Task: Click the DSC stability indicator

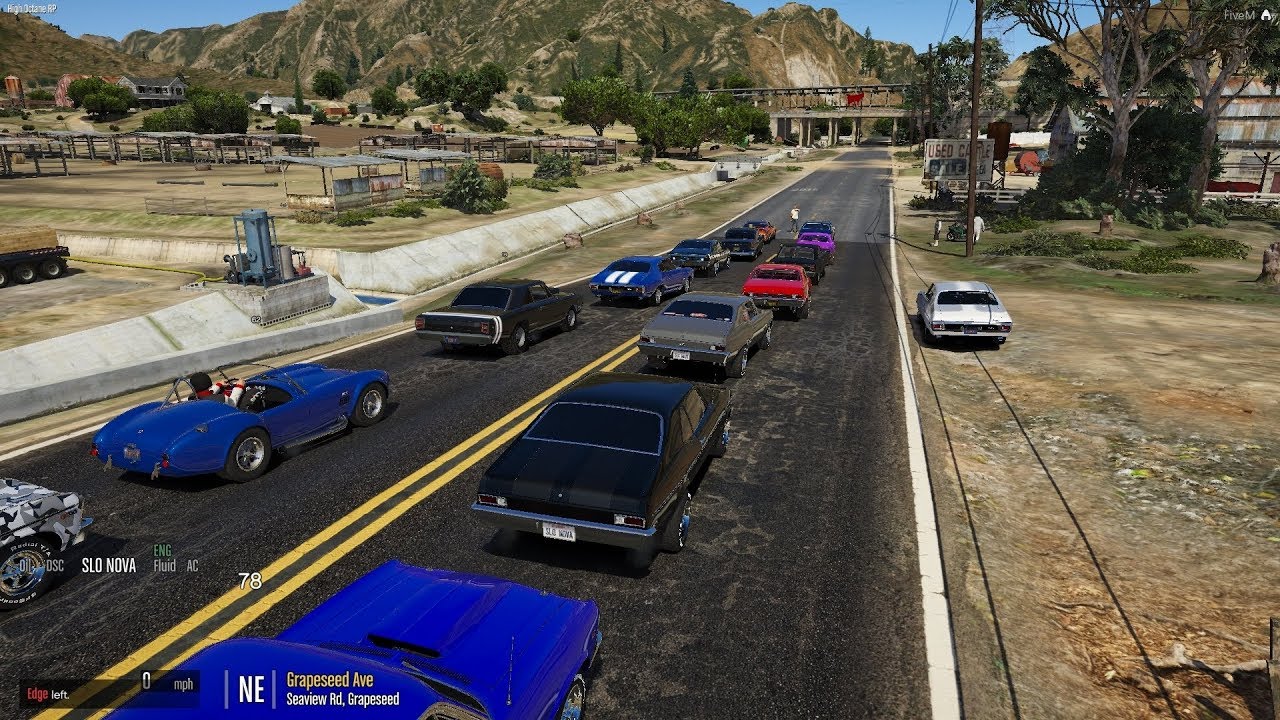Action: click(54, 566)
